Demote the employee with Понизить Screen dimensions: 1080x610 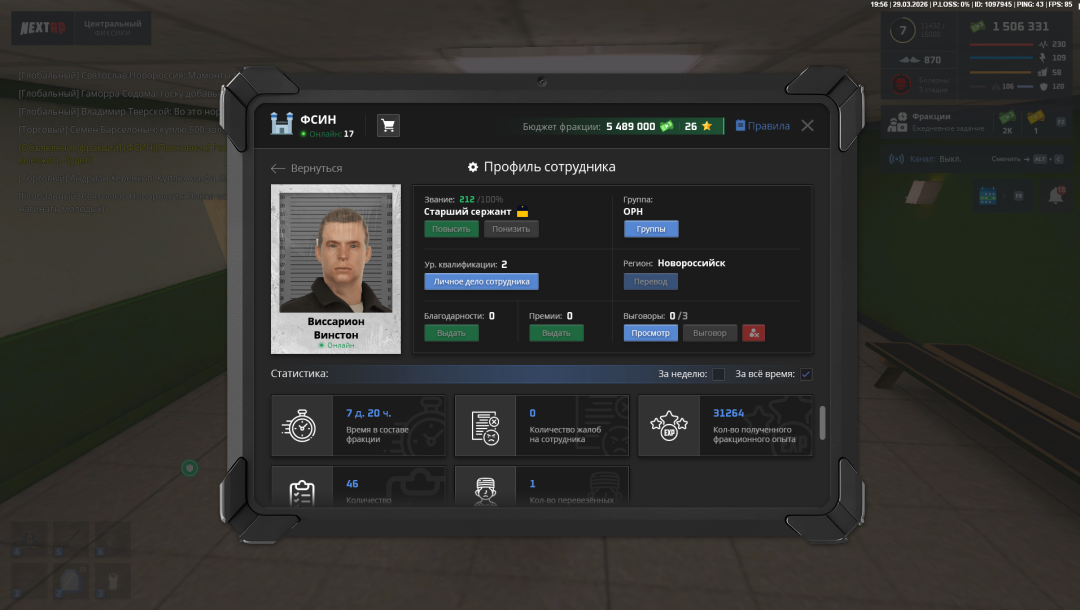tap(511, 229)
